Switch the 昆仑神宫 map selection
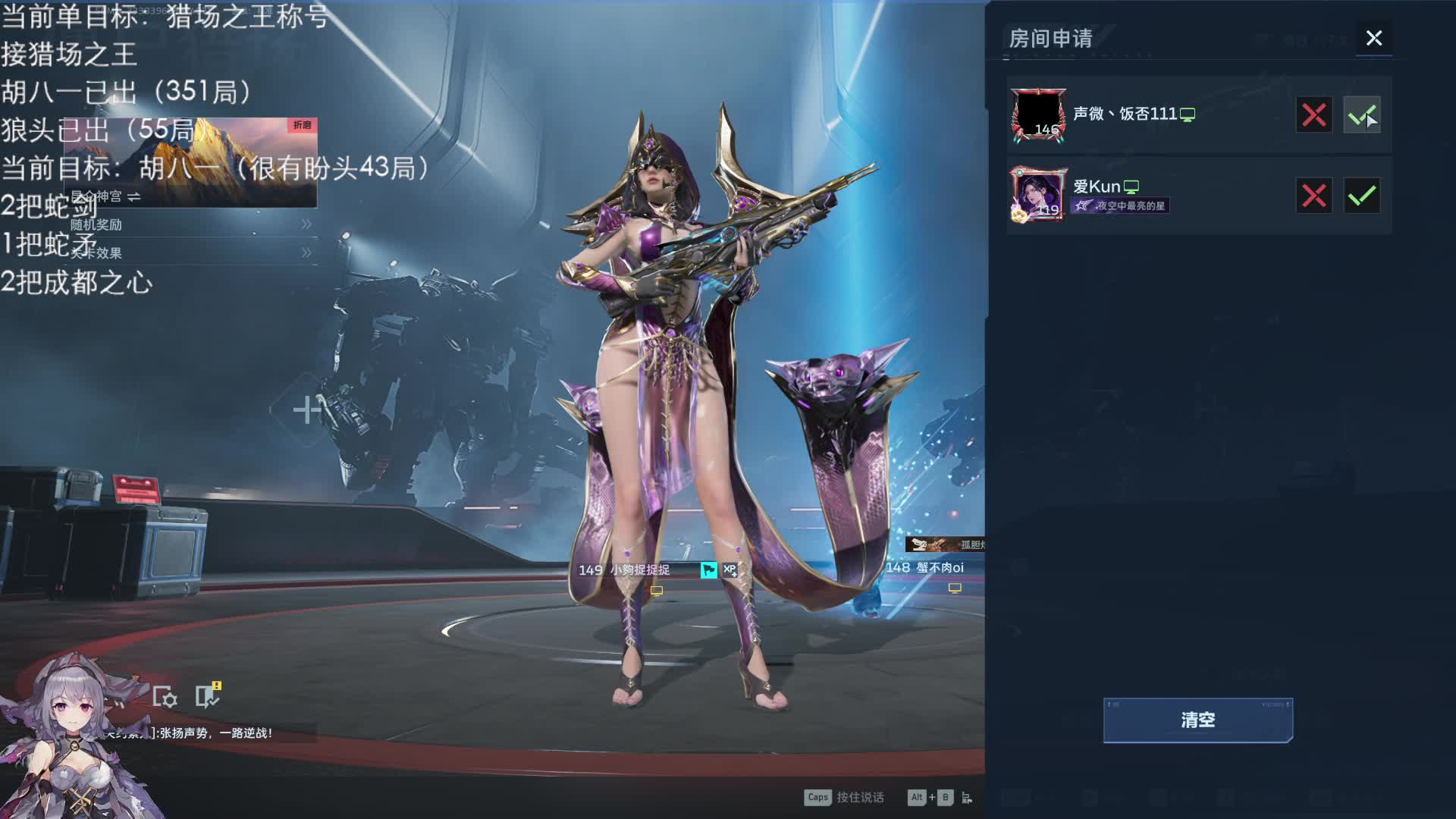 [134, 196]
